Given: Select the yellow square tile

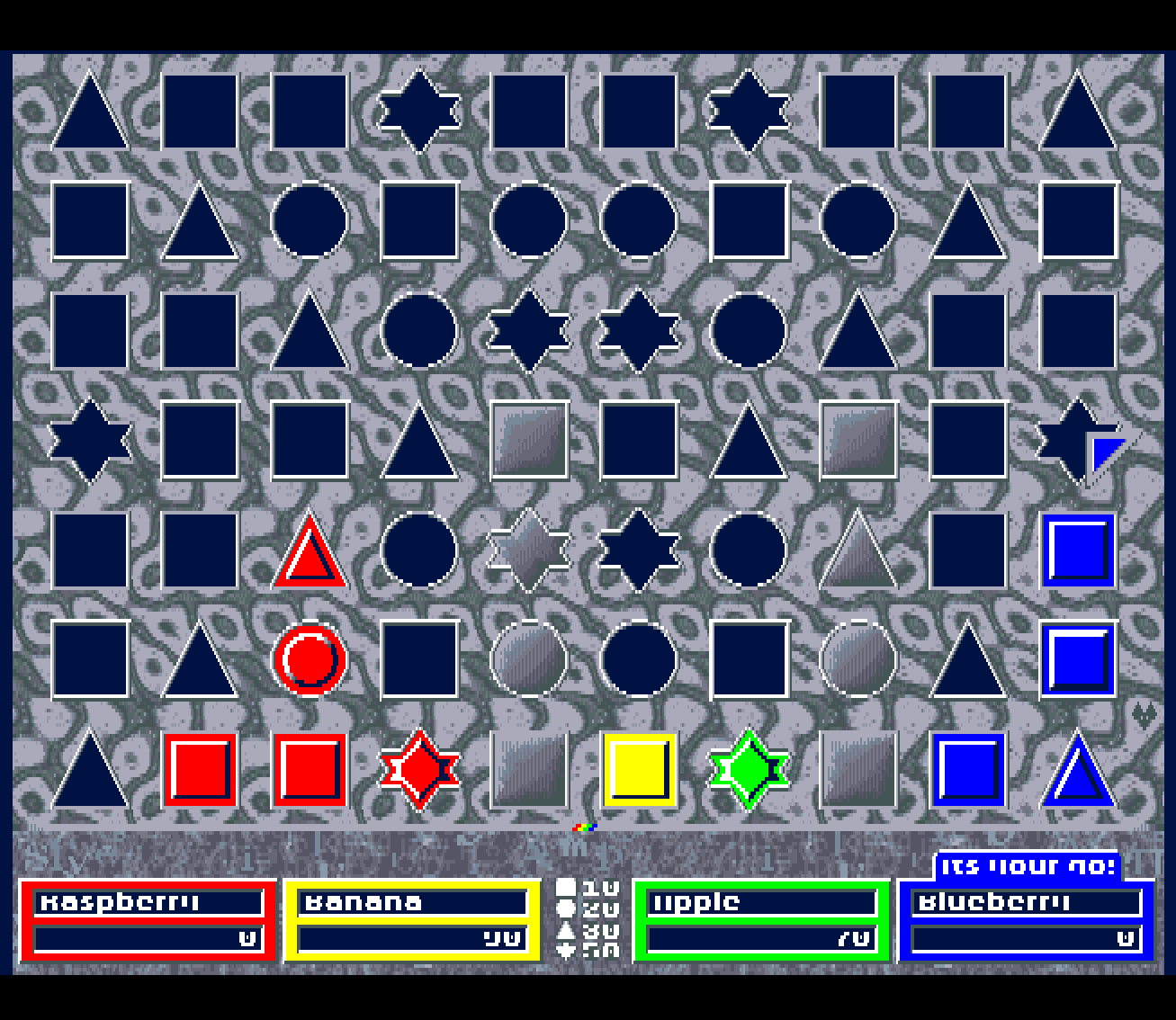Looking at the screenshot, I should [639, 769].
